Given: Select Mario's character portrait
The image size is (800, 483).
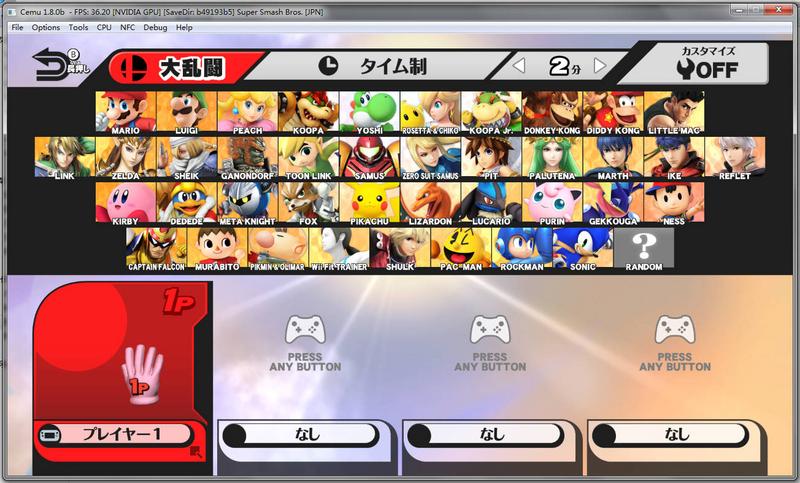Looking at the screenshot, I should (x=126, y=112).
